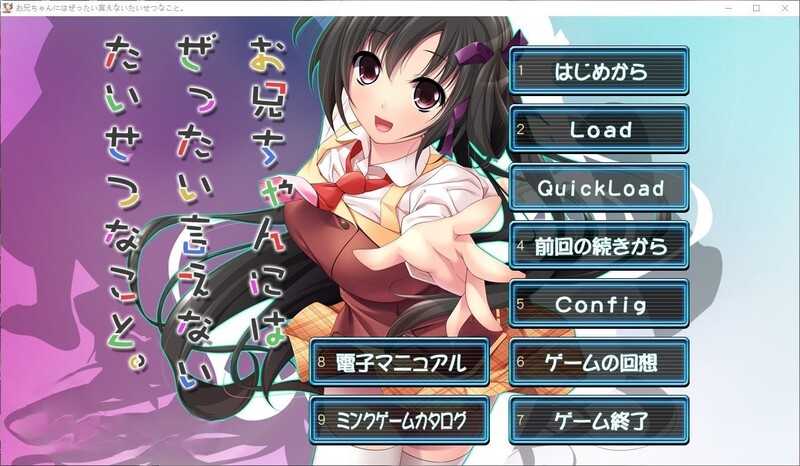800x466 pixels.
Task: Open the Config settings
Action: pos(600,304)
